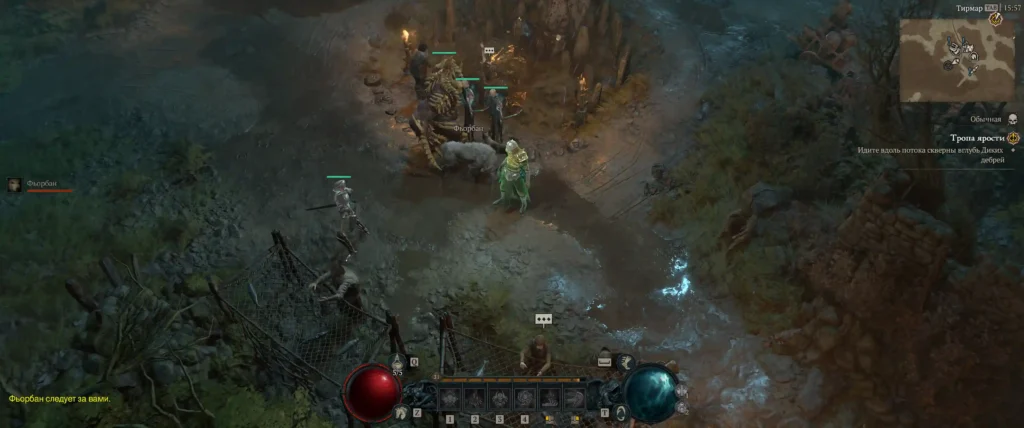Activate the skill in hotbar slot 2
This screenshot has width=1024, height=428.
pyautogui.click(x=474, y=398)
